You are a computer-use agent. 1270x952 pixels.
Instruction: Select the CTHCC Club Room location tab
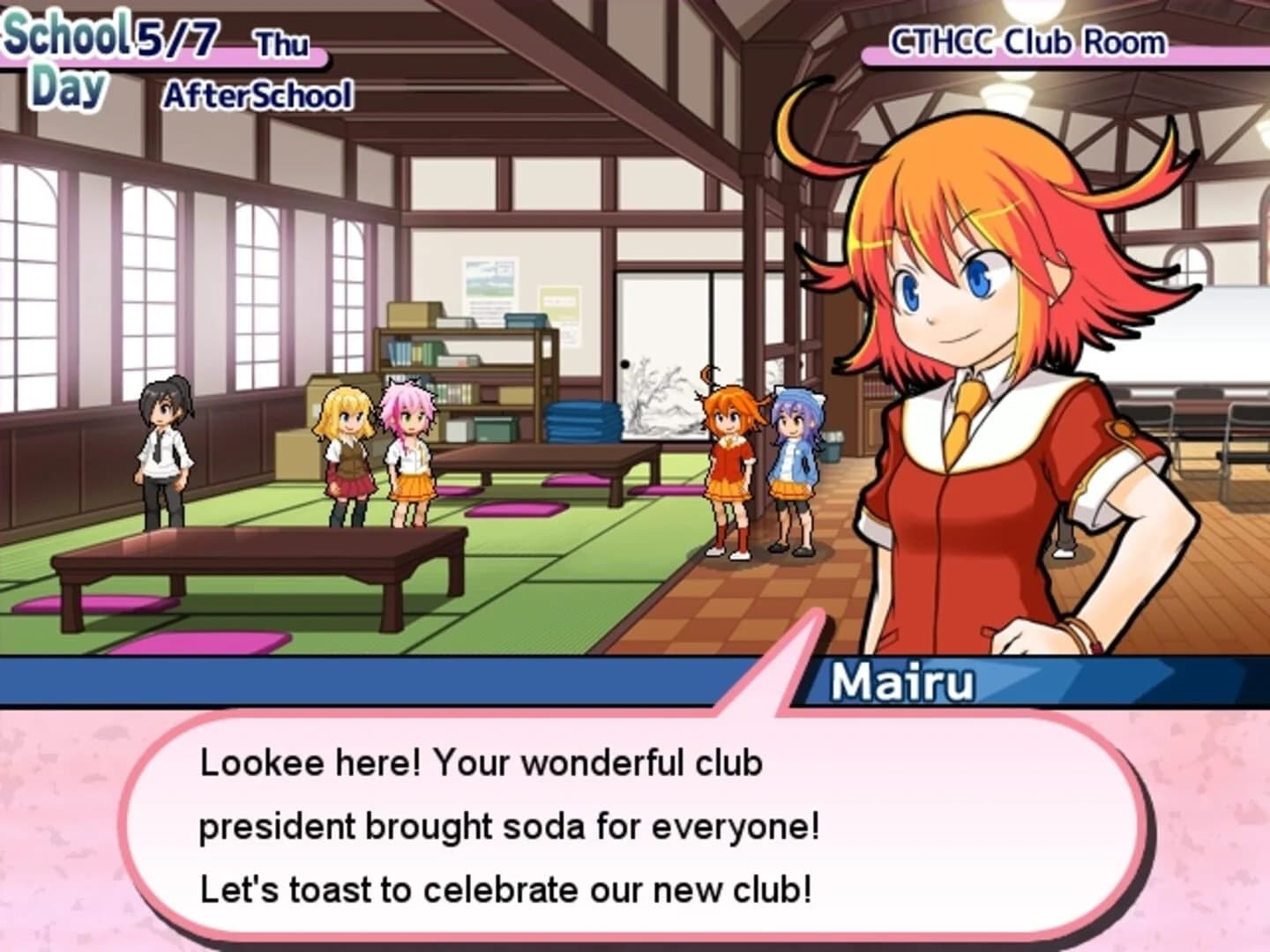pyautogui.click(x=1027, y=39)
